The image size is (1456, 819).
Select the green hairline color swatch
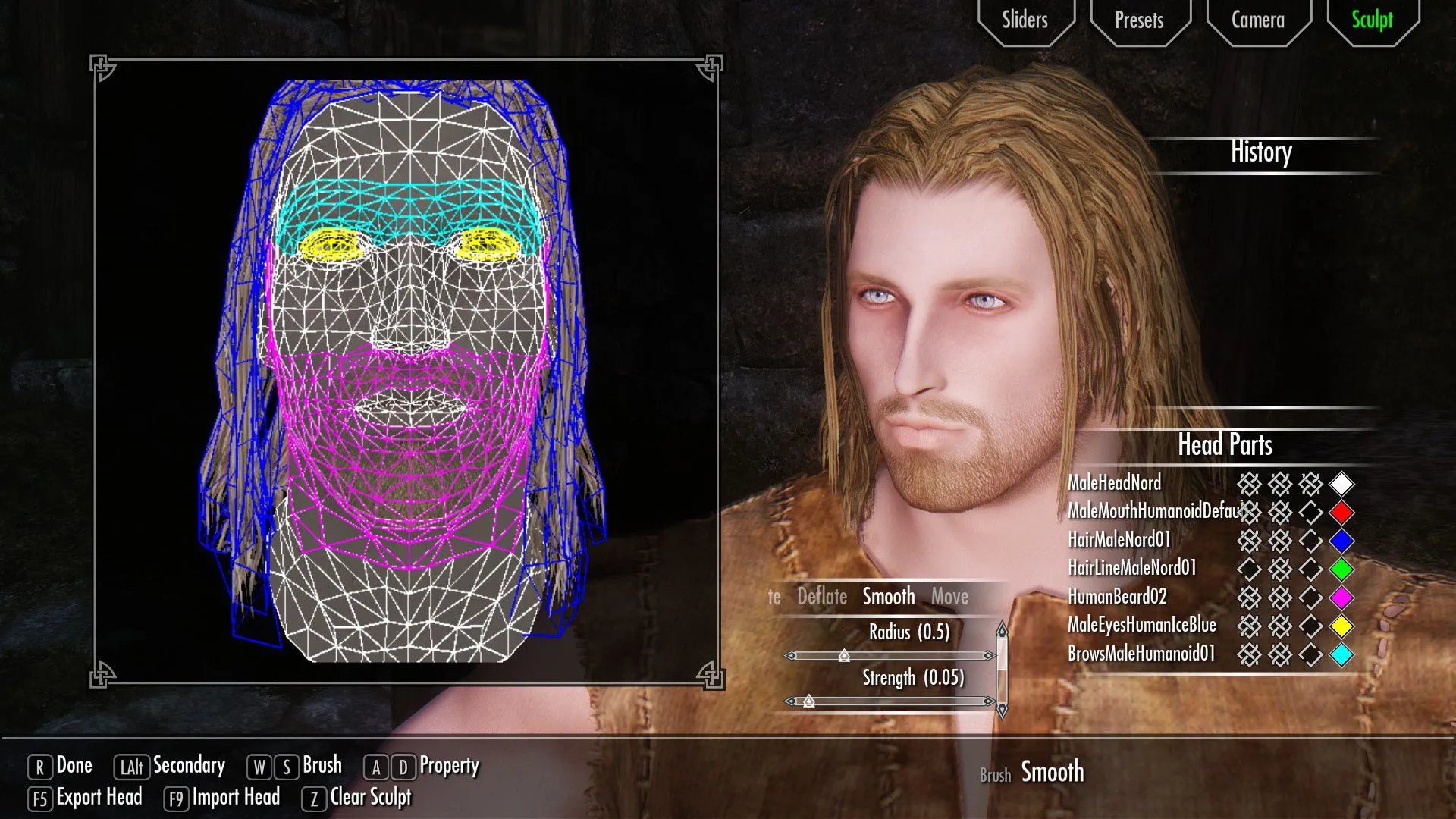click(x=1341, y=569)
